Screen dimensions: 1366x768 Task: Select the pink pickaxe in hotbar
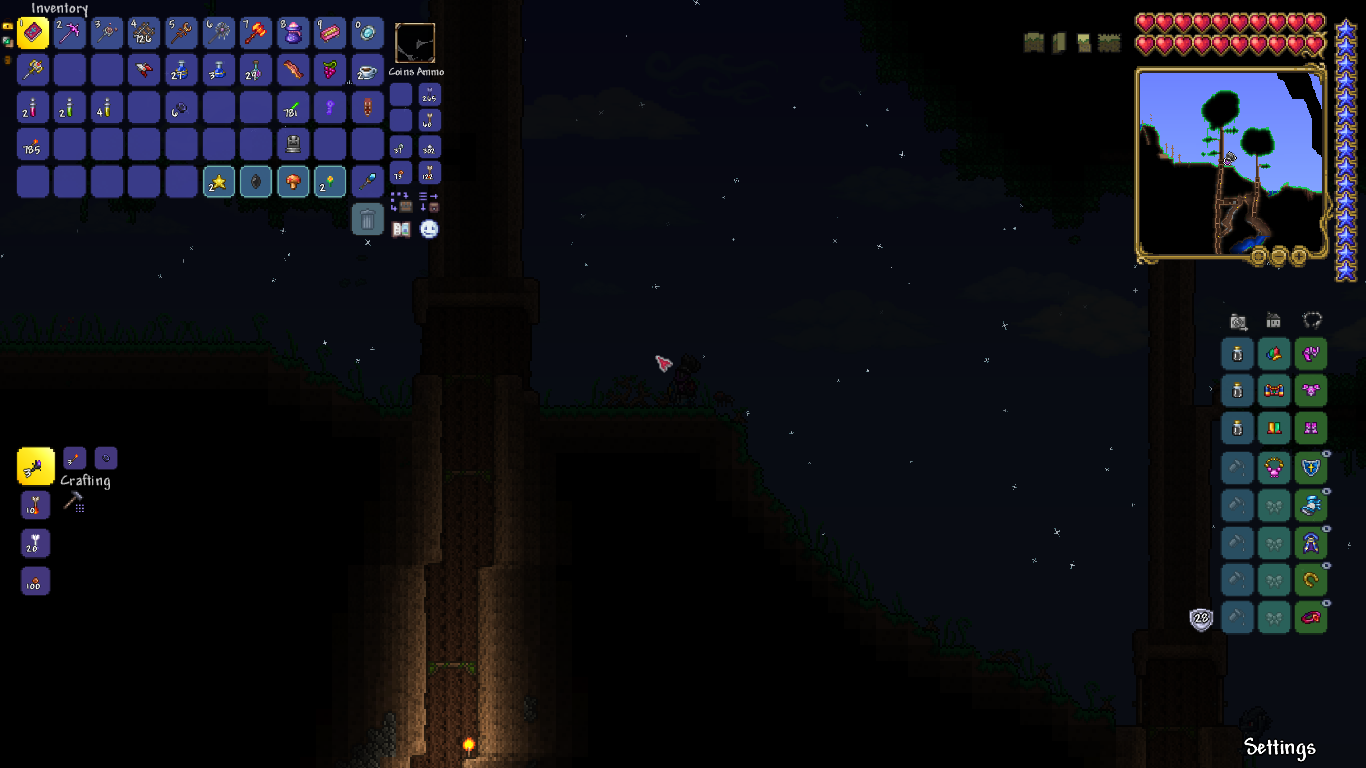70,33
